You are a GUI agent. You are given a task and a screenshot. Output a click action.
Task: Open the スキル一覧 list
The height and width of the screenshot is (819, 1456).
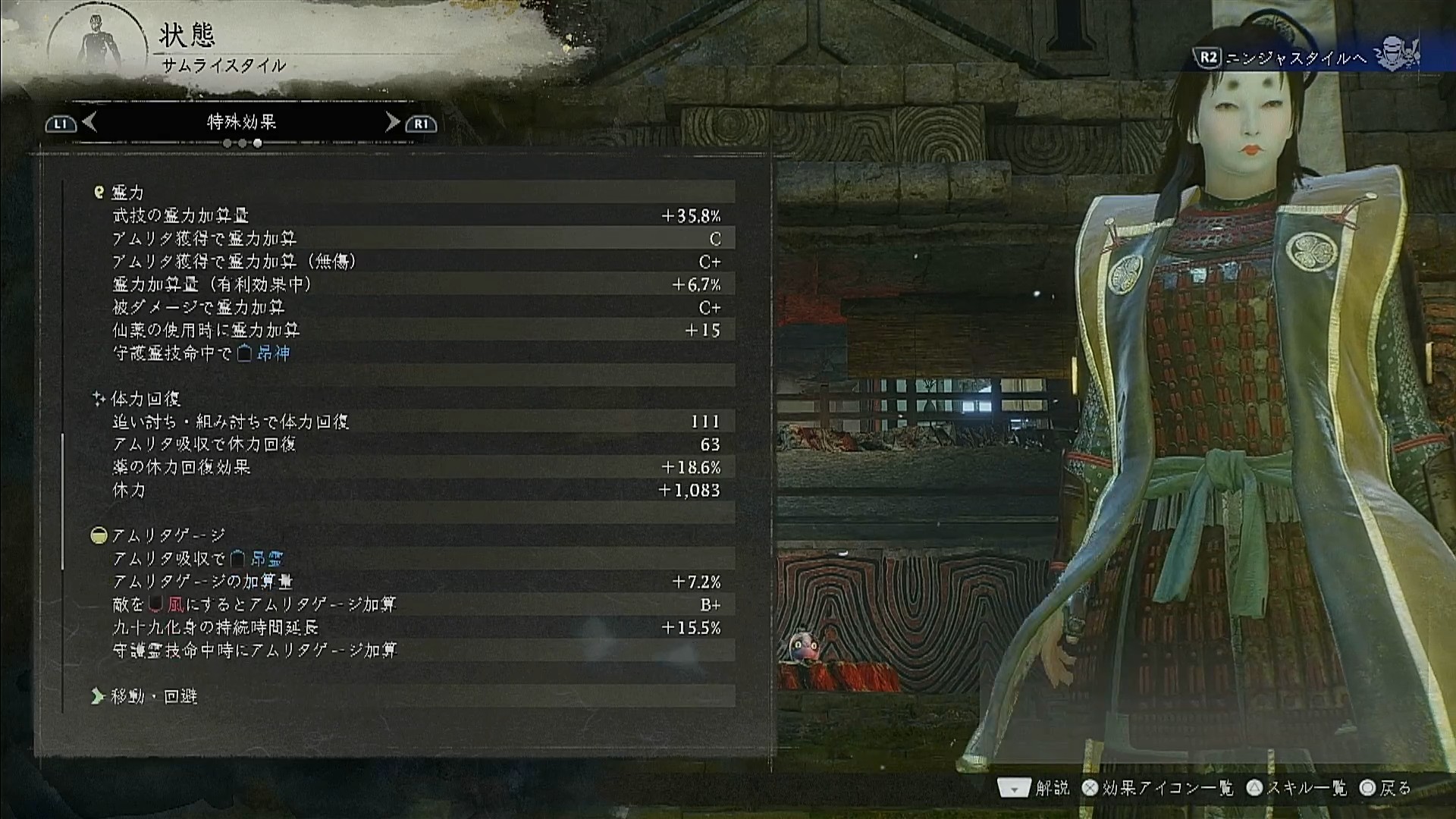point(1298,789)
